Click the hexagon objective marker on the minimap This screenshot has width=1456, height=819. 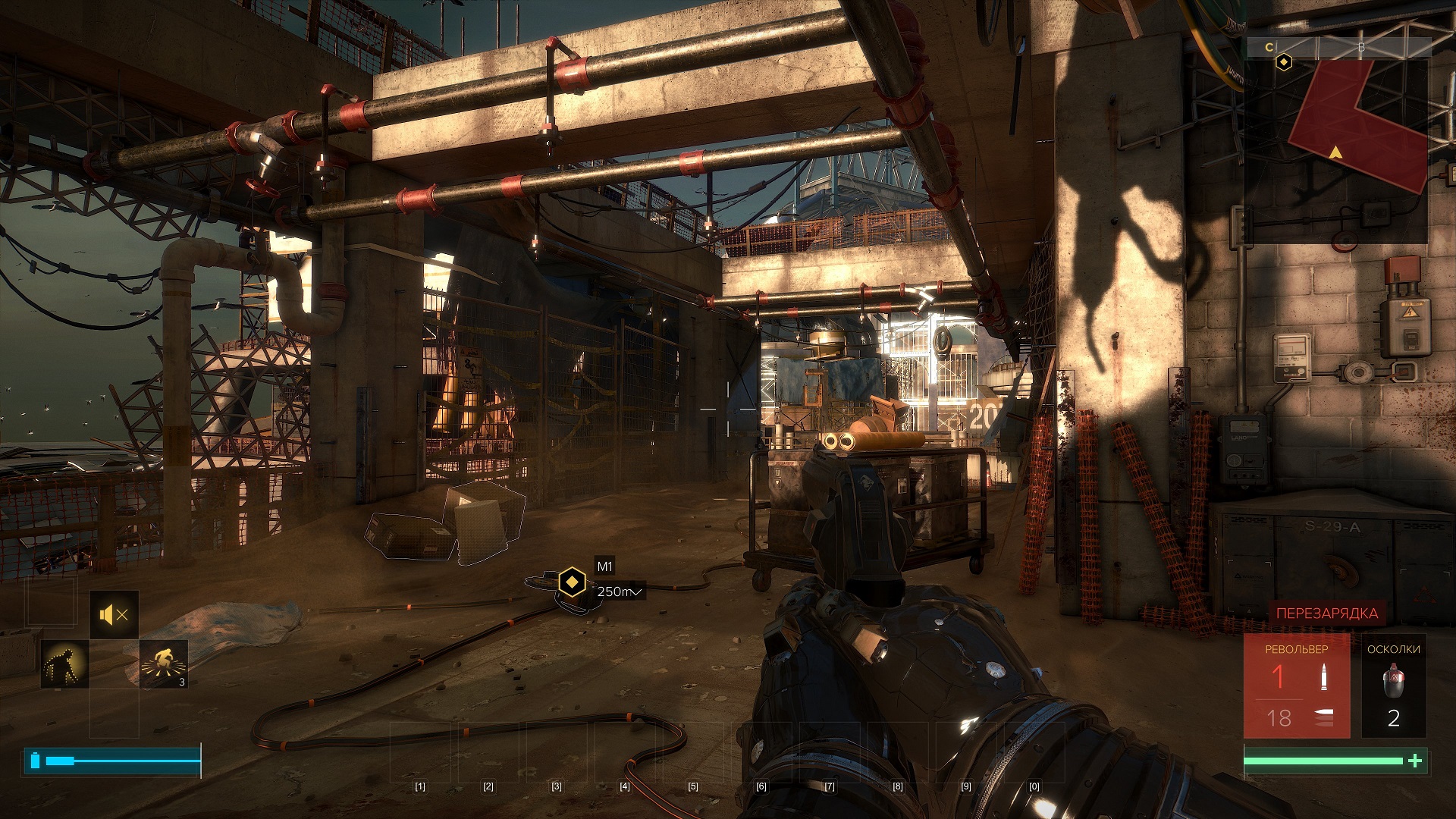[1283, 62]
